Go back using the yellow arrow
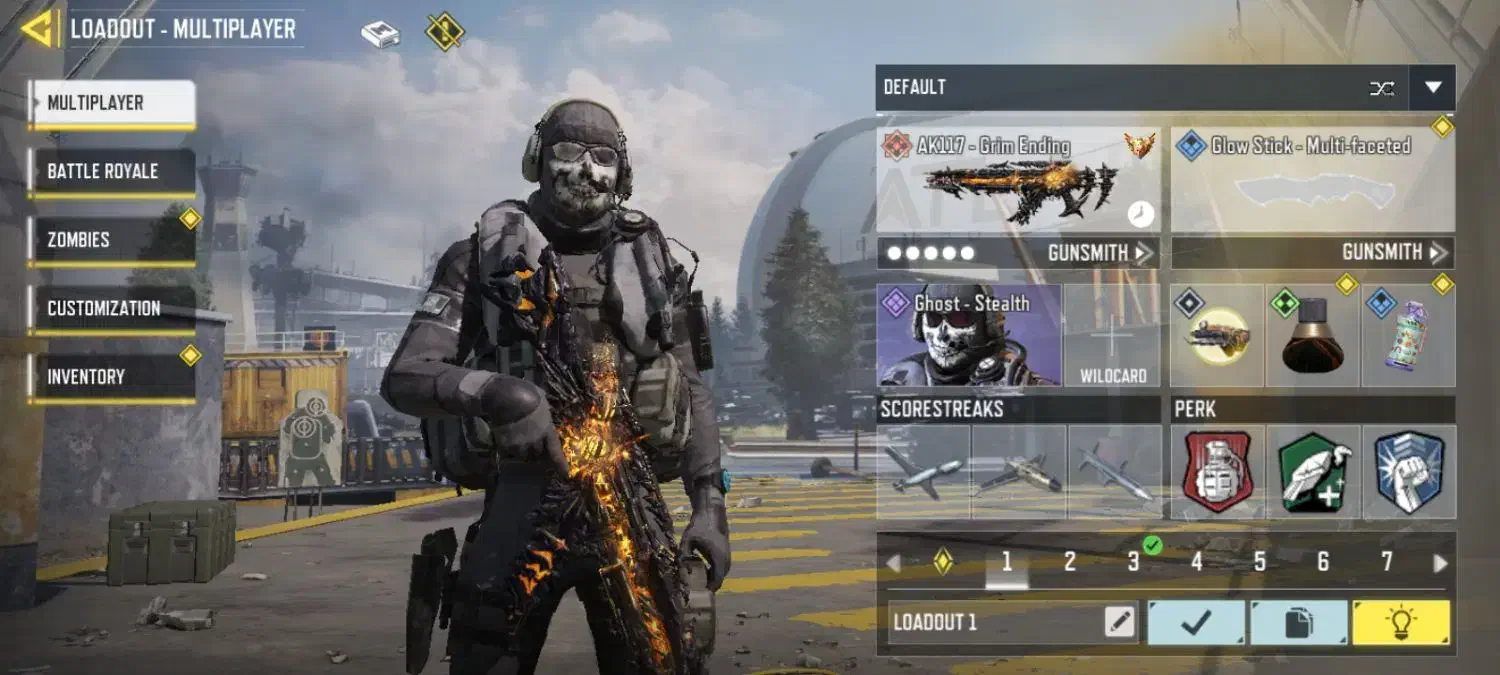Screen dimensions: 1500x675 coord(40,29)
